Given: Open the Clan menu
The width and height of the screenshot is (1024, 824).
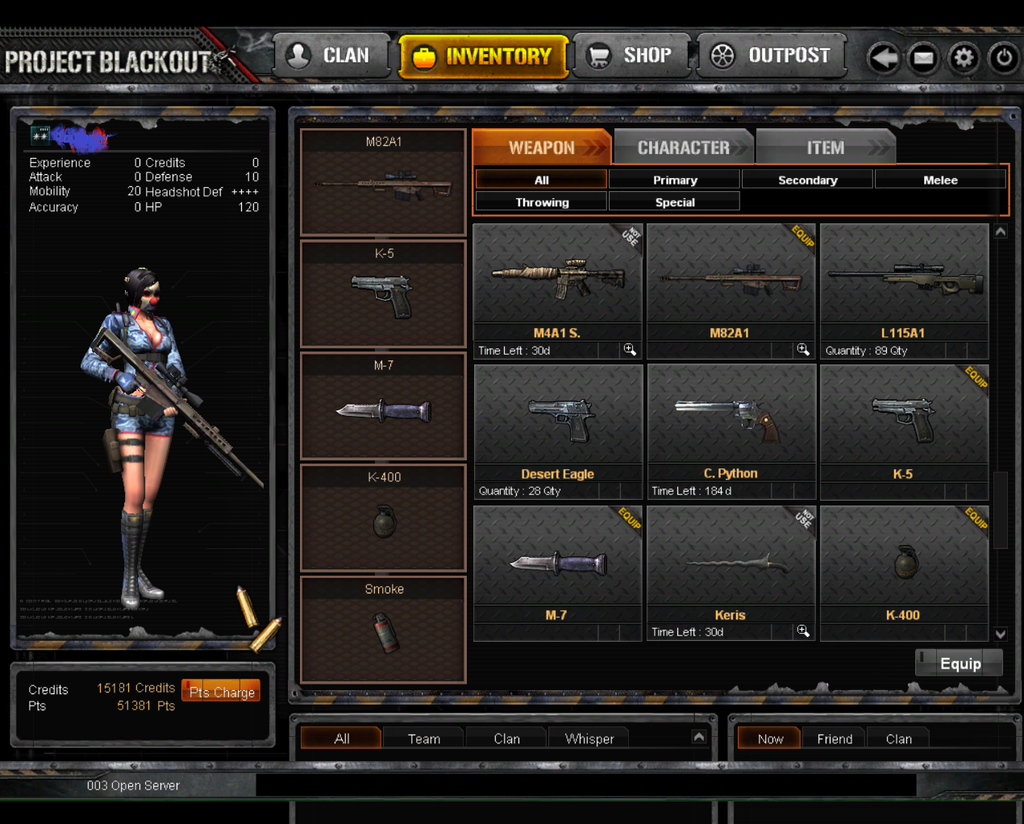Looking at the screenshot, I should [x=327, y=56].
